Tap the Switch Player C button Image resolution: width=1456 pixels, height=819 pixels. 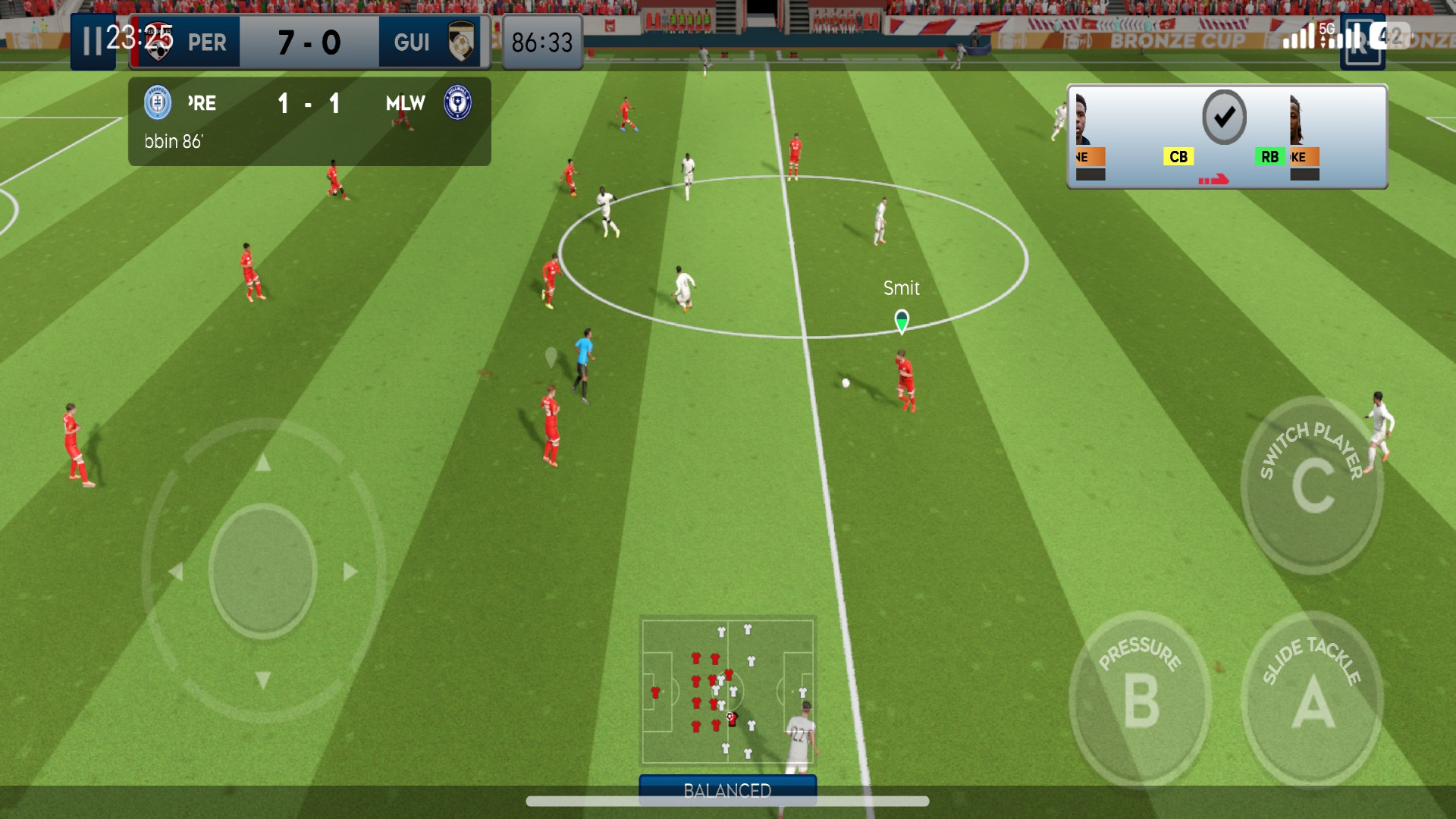[x=1312, y=485]
